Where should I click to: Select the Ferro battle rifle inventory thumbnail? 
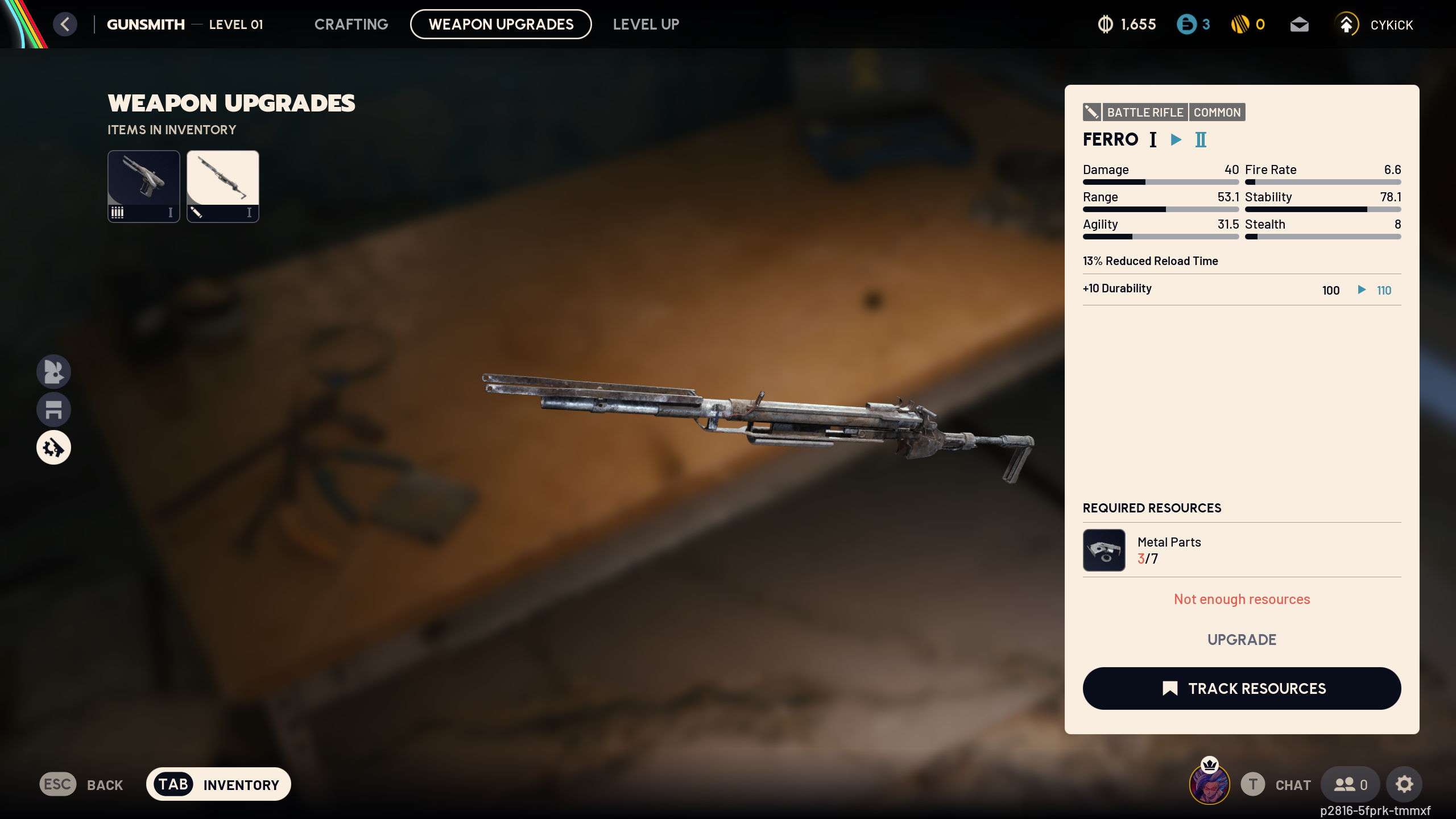click(222, 186)
